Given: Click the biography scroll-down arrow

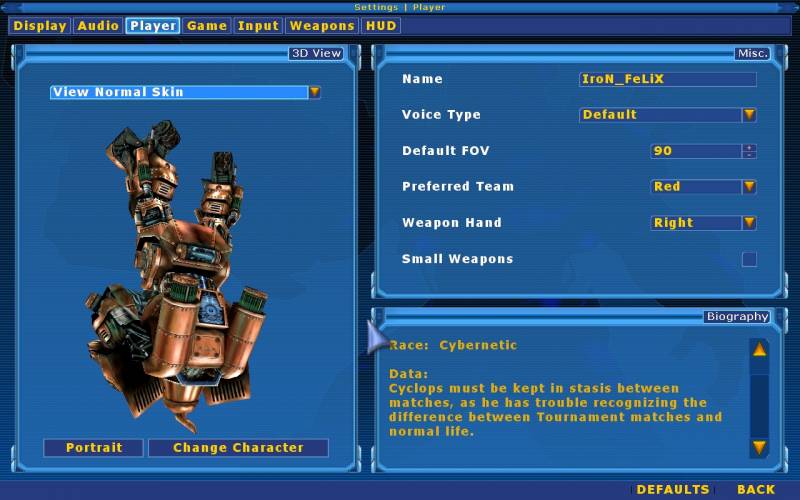Looking at the screenshot, I should [759, 447].
